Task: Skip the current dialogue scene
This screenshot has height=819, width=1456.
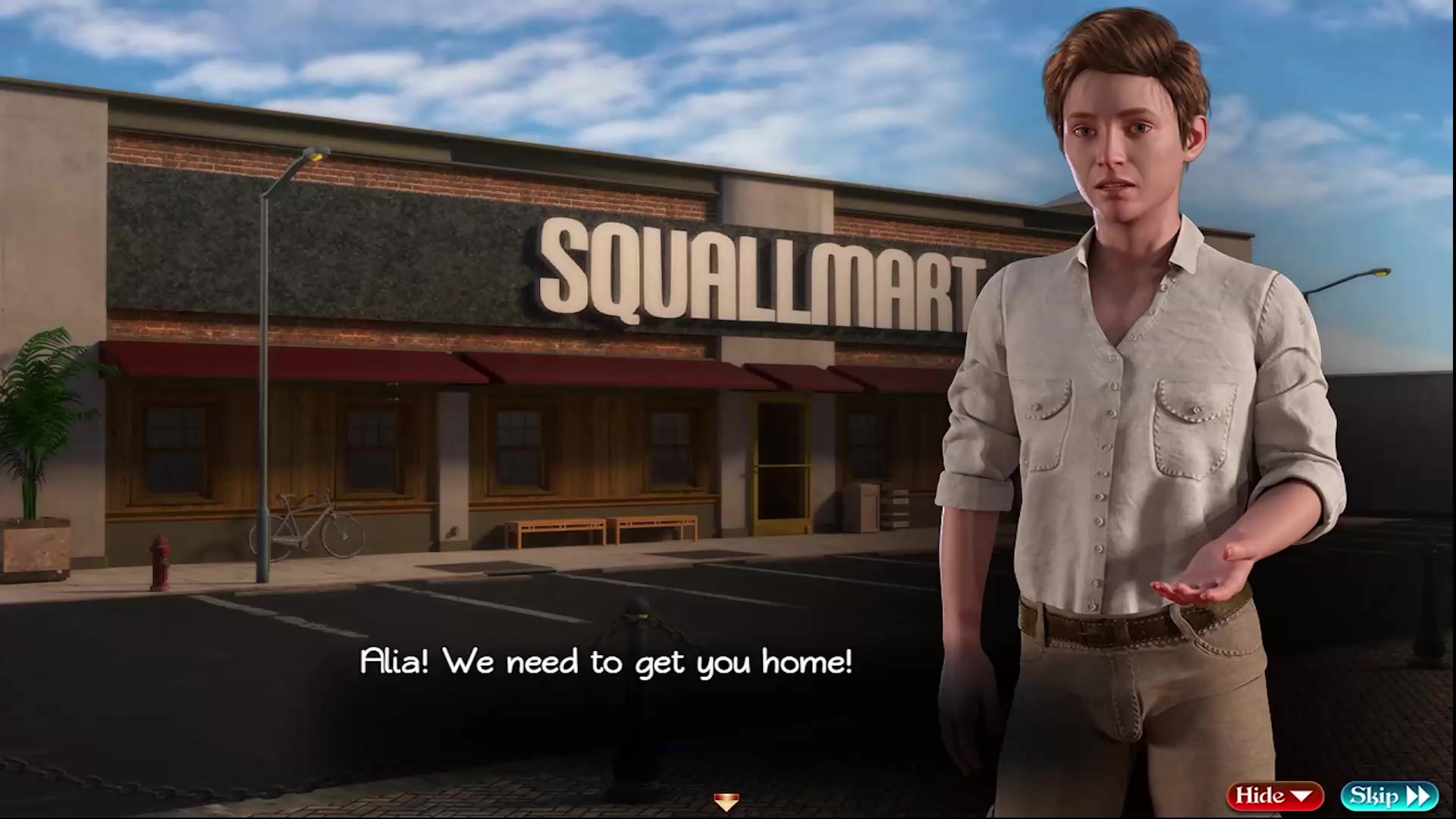Action: coord(1389,795)
